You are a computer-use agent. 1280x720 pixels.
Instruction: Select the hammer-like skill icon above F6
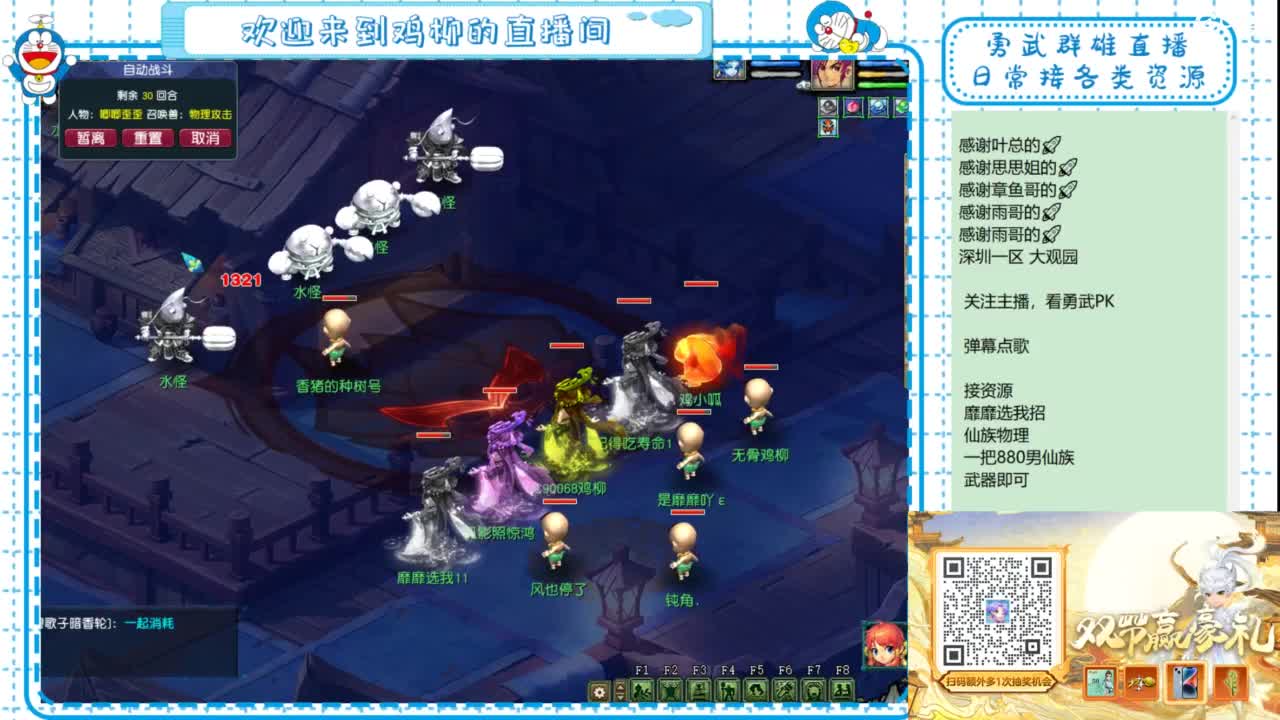(x=785, y=690)
